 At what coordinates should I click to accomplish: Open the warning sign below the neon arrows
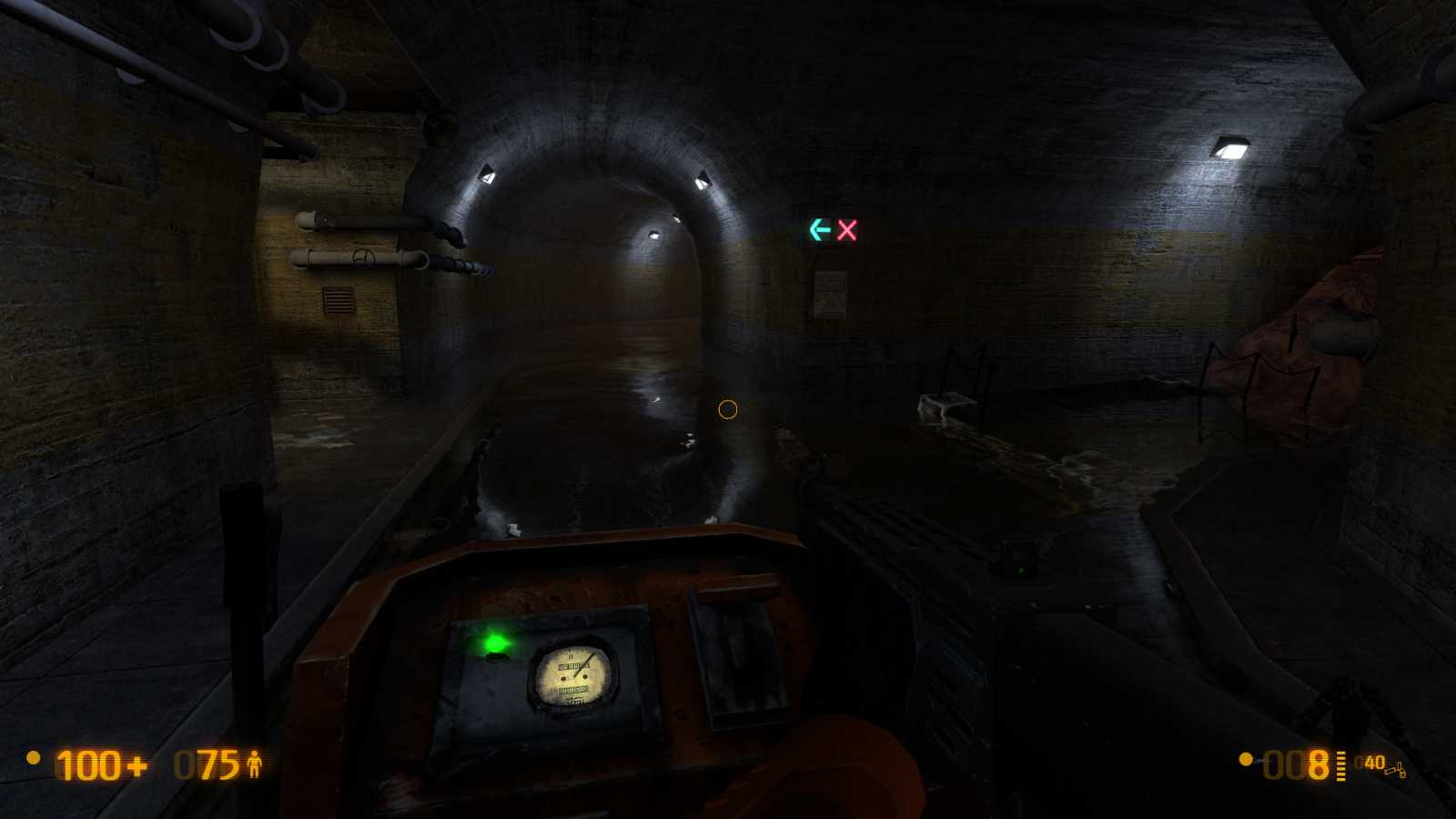tap(829, 293)
